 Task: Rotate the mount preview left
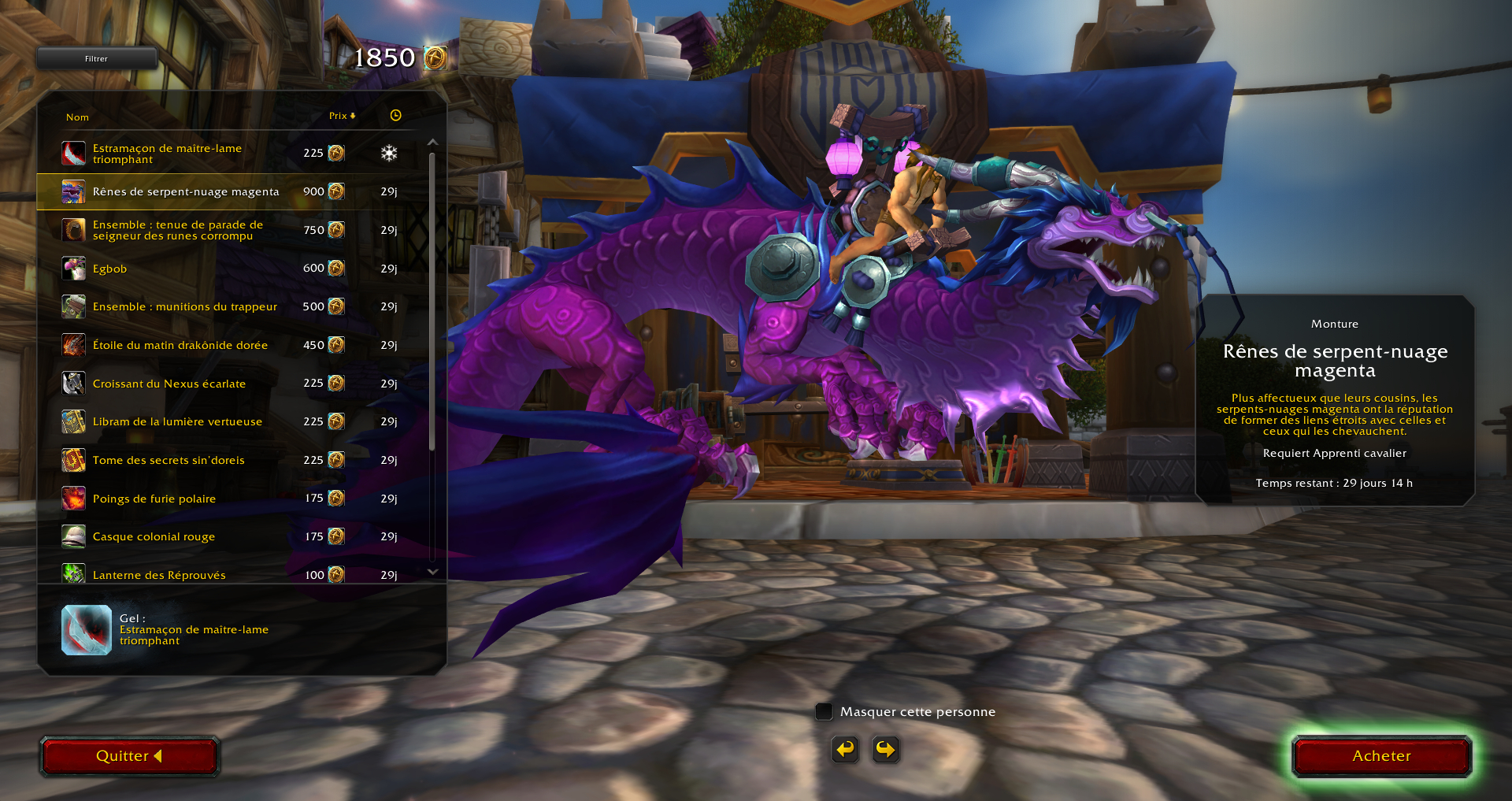click(845, 749)
